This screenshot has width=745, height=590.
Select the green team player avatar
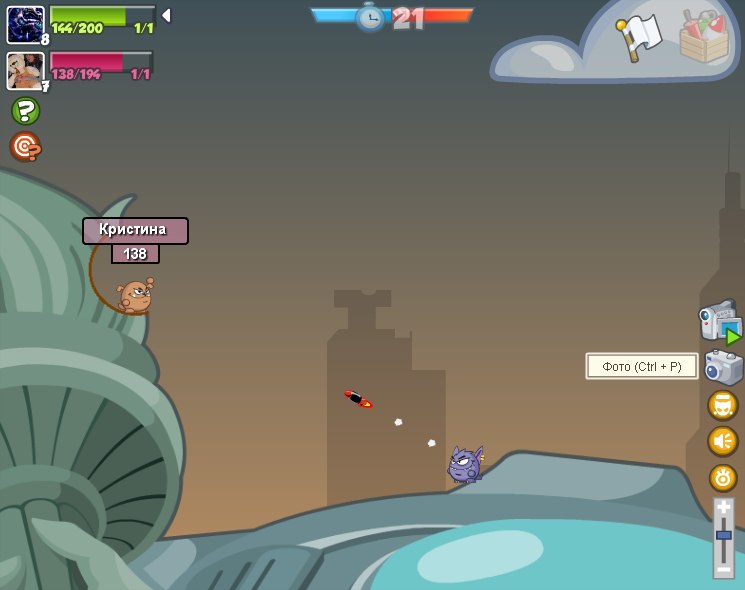[25, 24]
